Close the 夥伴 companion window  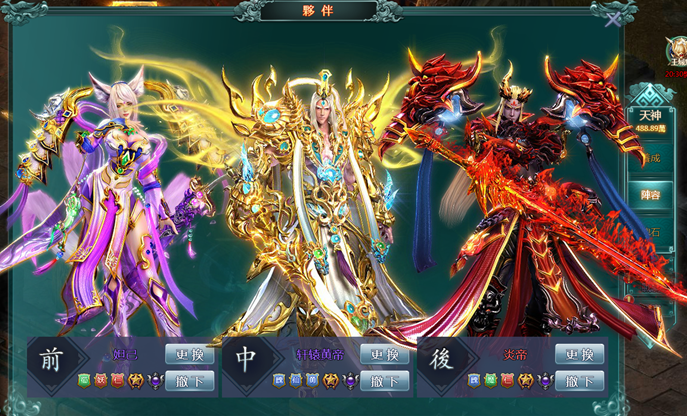[612, 17]
